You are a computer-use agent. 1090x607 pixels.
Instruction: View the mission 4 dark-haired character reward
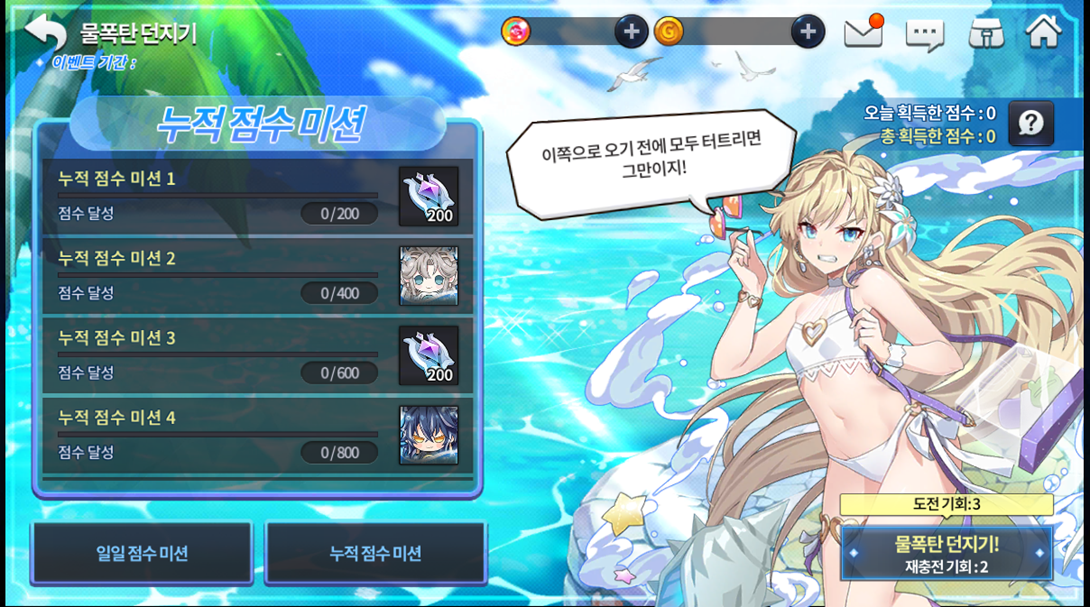pyautogui.click(x=429, y=435)
